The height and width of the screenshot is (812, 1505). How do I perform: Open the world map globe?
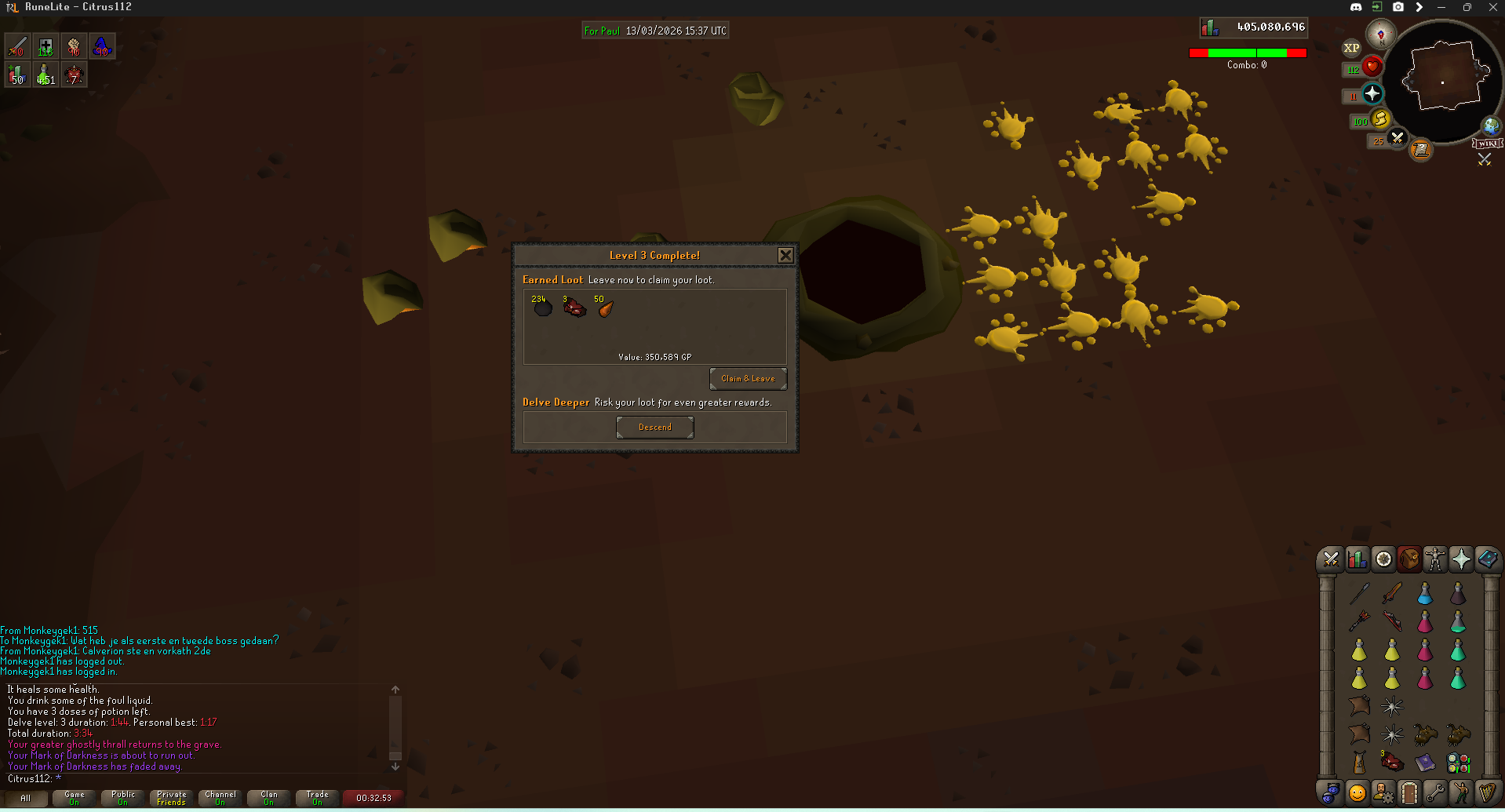1491,126
